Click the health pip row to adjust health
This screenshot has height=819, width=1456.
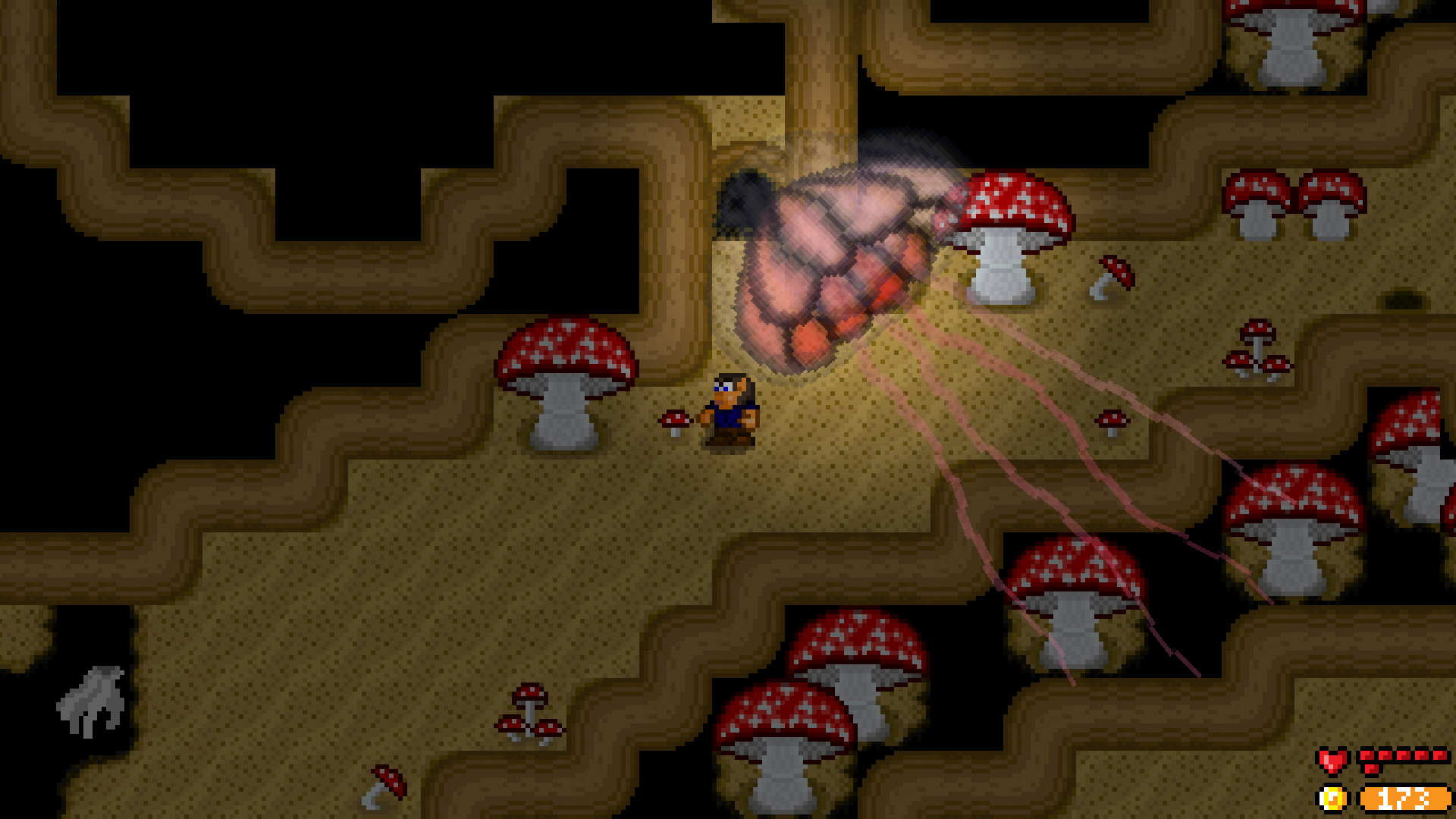point(1403,755)
